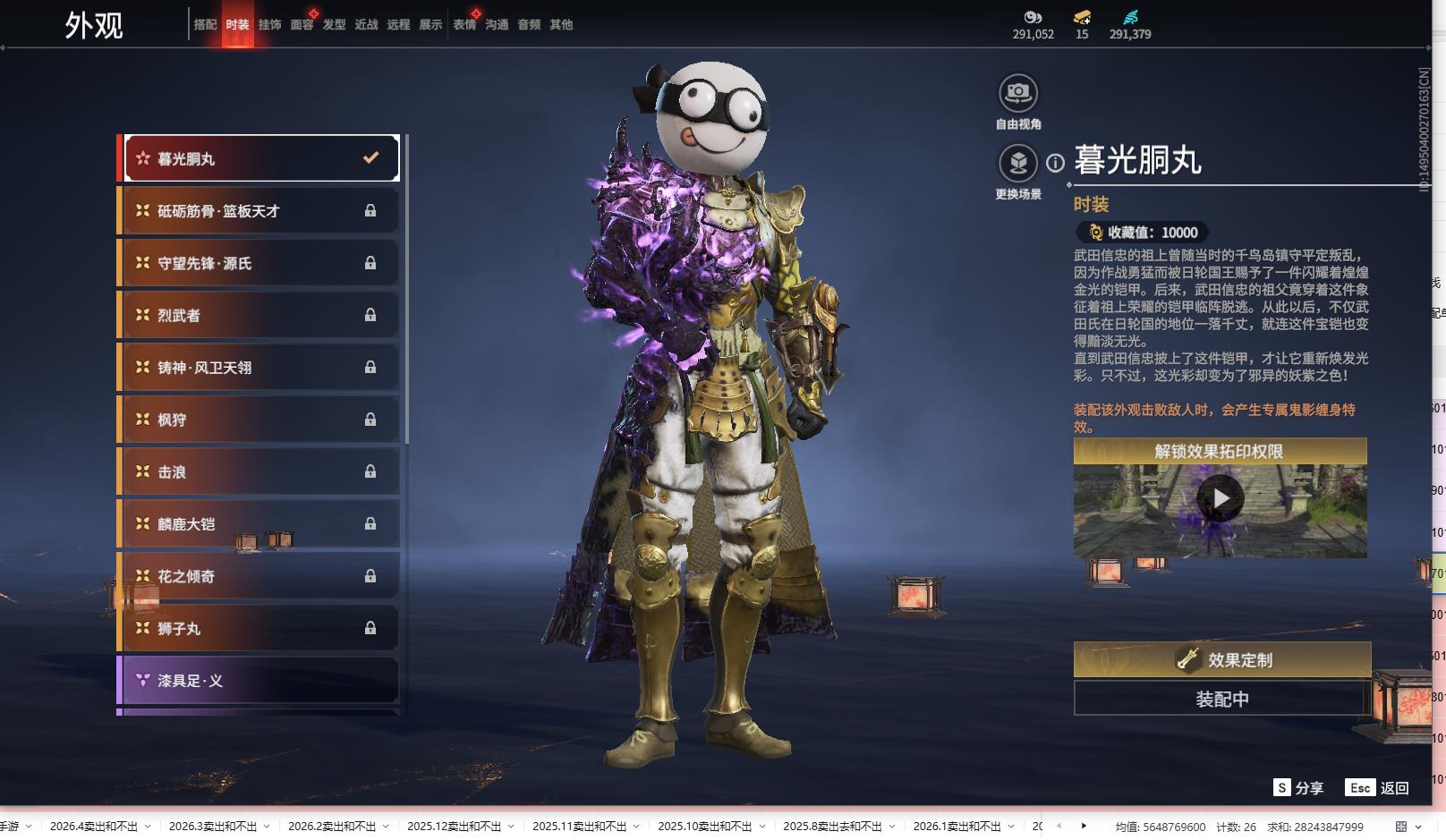
Task: Switch to the 面容 tab
Action: 302,25
